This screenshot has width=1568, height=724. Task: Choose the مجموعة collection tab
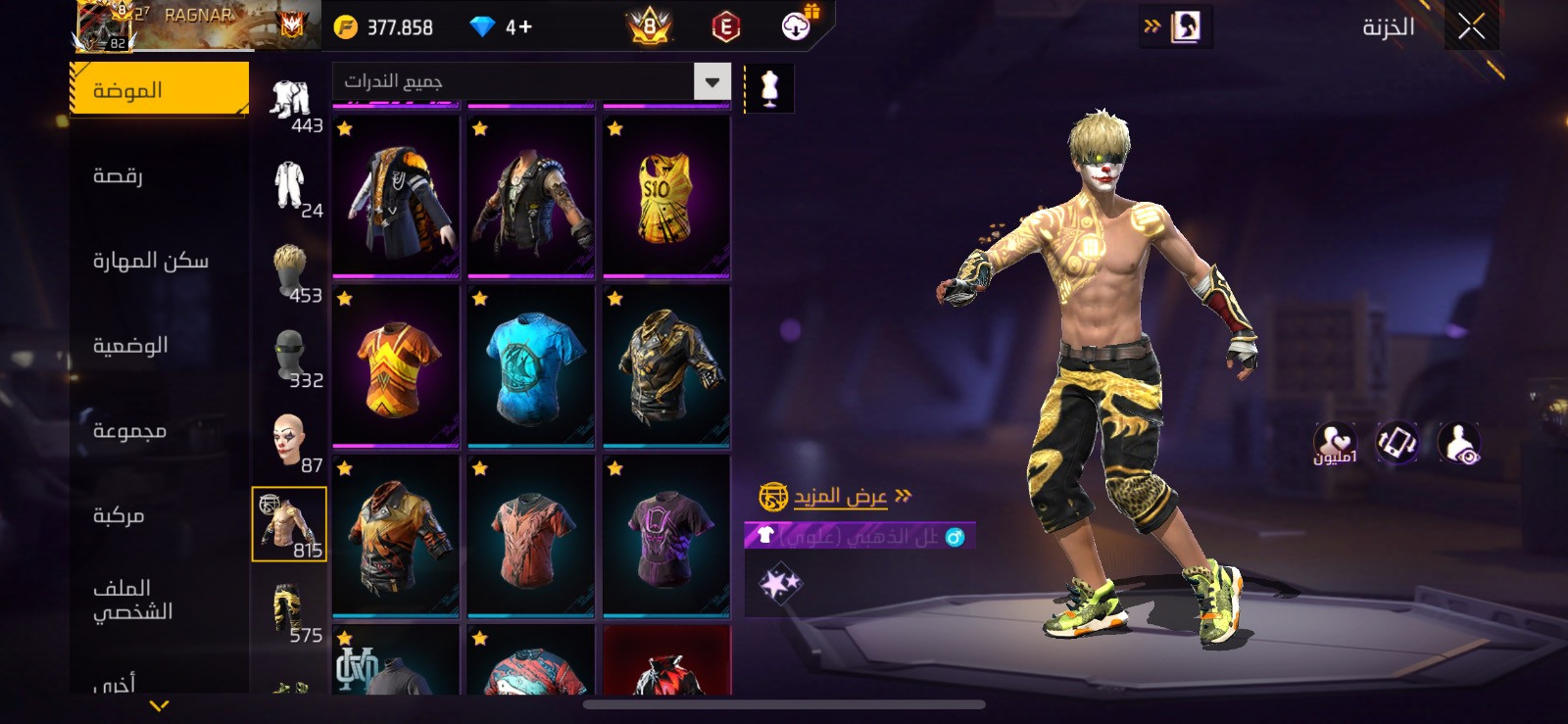pyautogui.click(x=129, y=430)
